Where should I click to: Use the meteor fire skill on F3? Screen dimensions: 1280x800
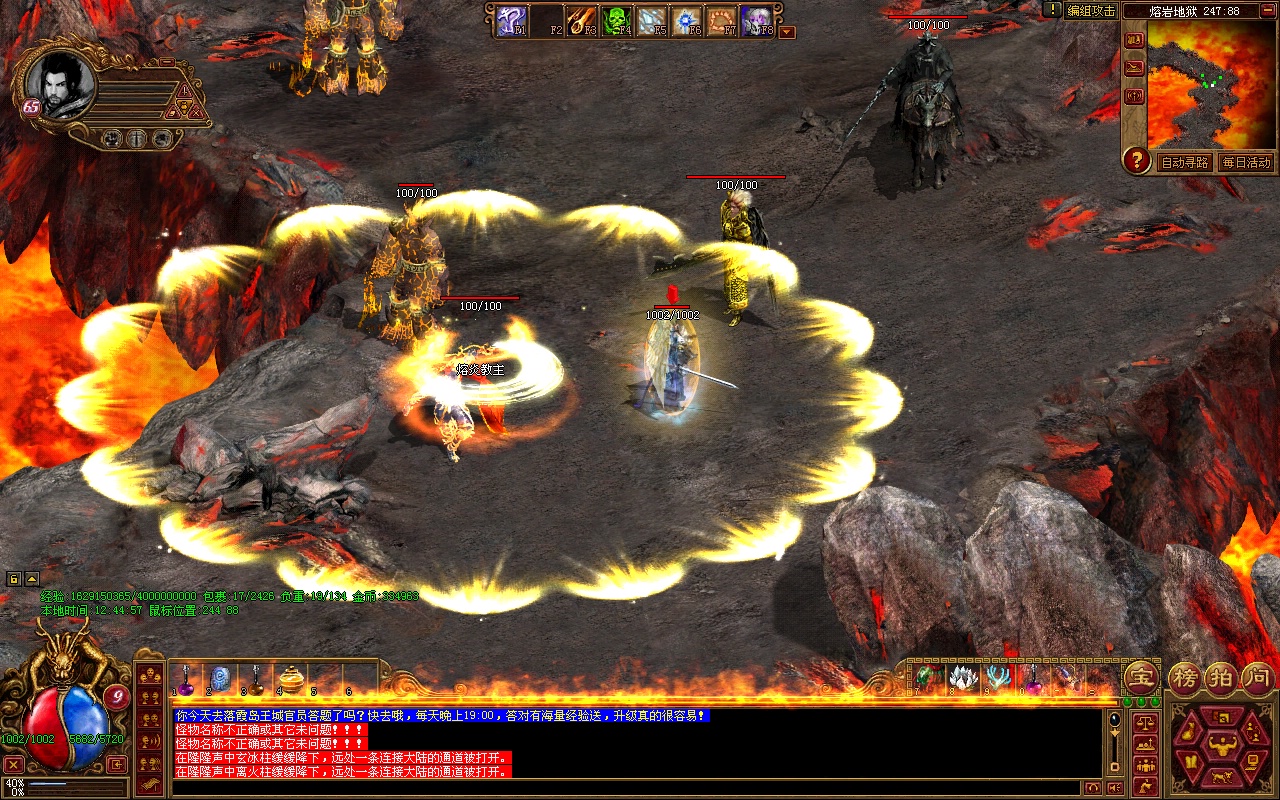[581, 20]
